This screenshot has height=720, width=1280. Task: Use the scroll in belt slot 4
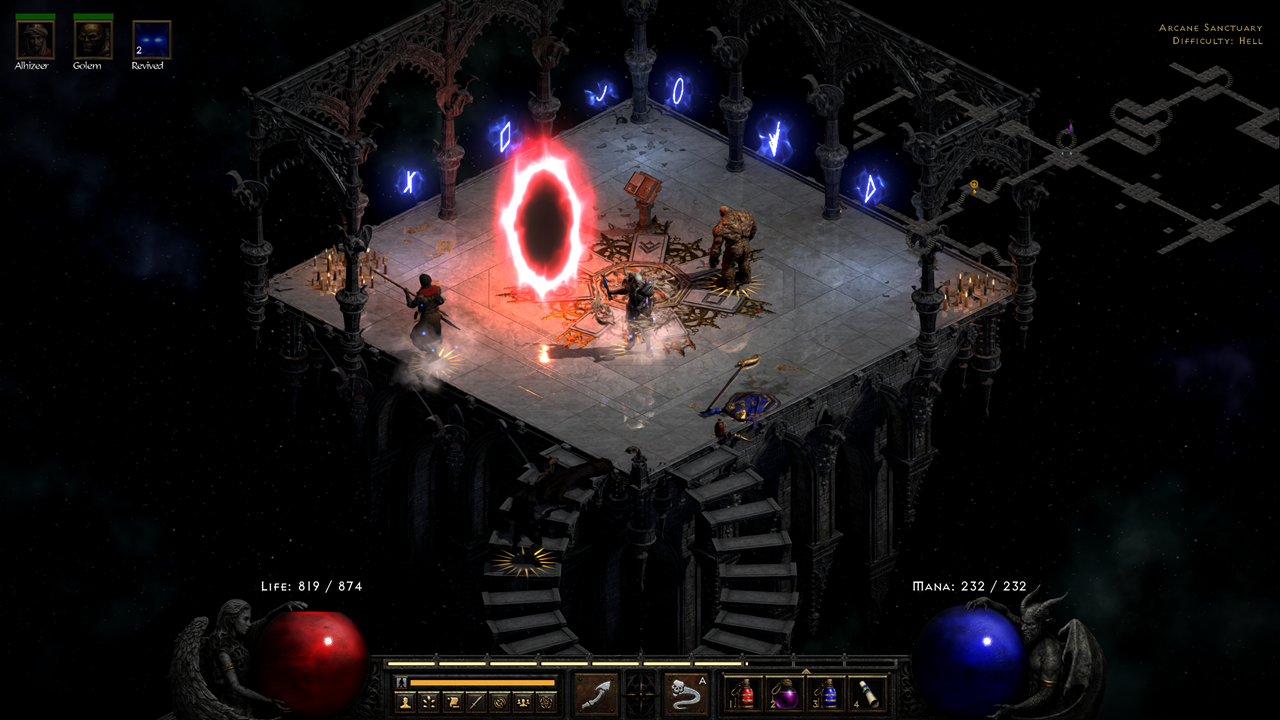point(865,694)
